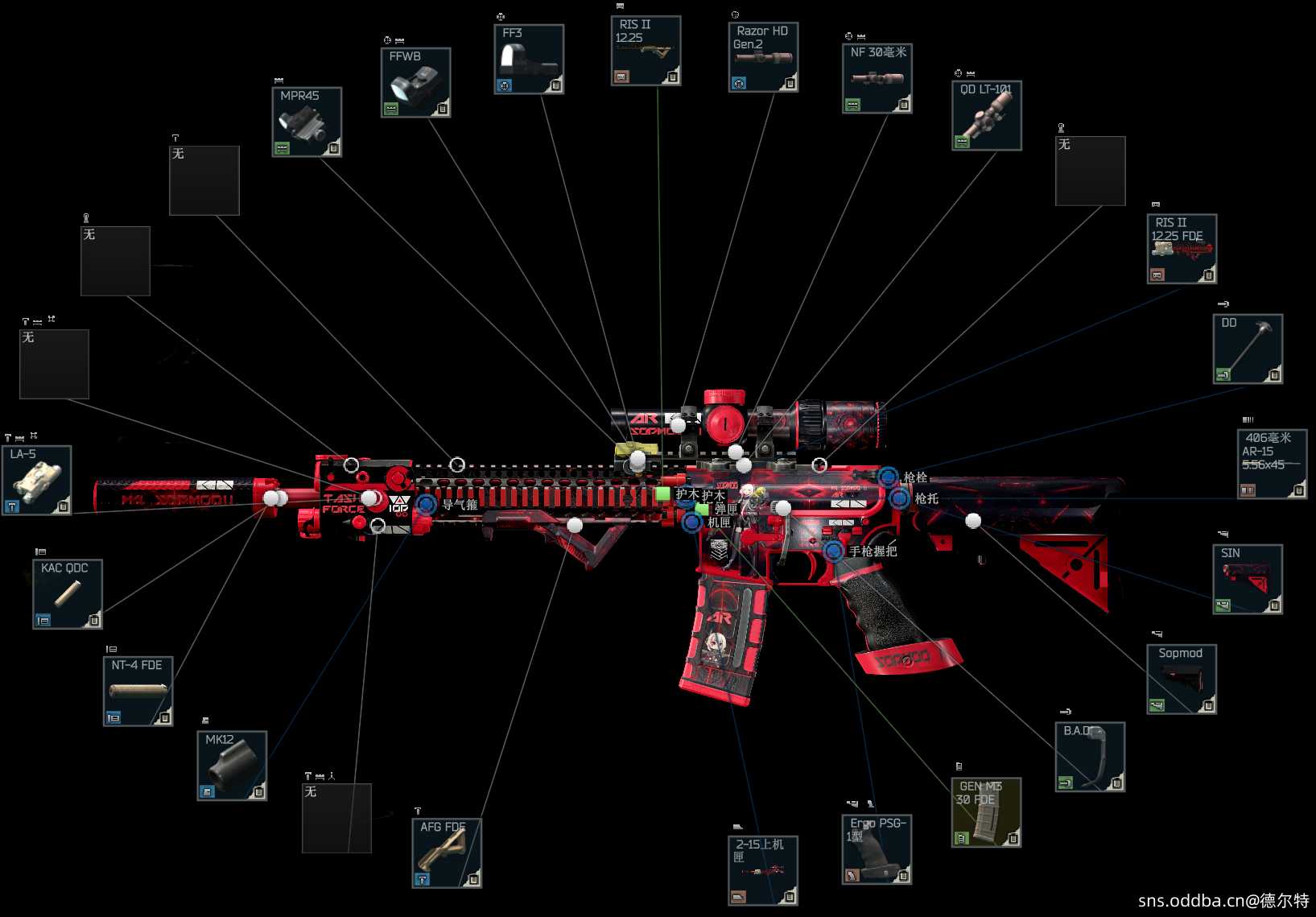Select the MK12 gas block slot
Viewport: 1316px width, 917px height.
coord(232,766)
